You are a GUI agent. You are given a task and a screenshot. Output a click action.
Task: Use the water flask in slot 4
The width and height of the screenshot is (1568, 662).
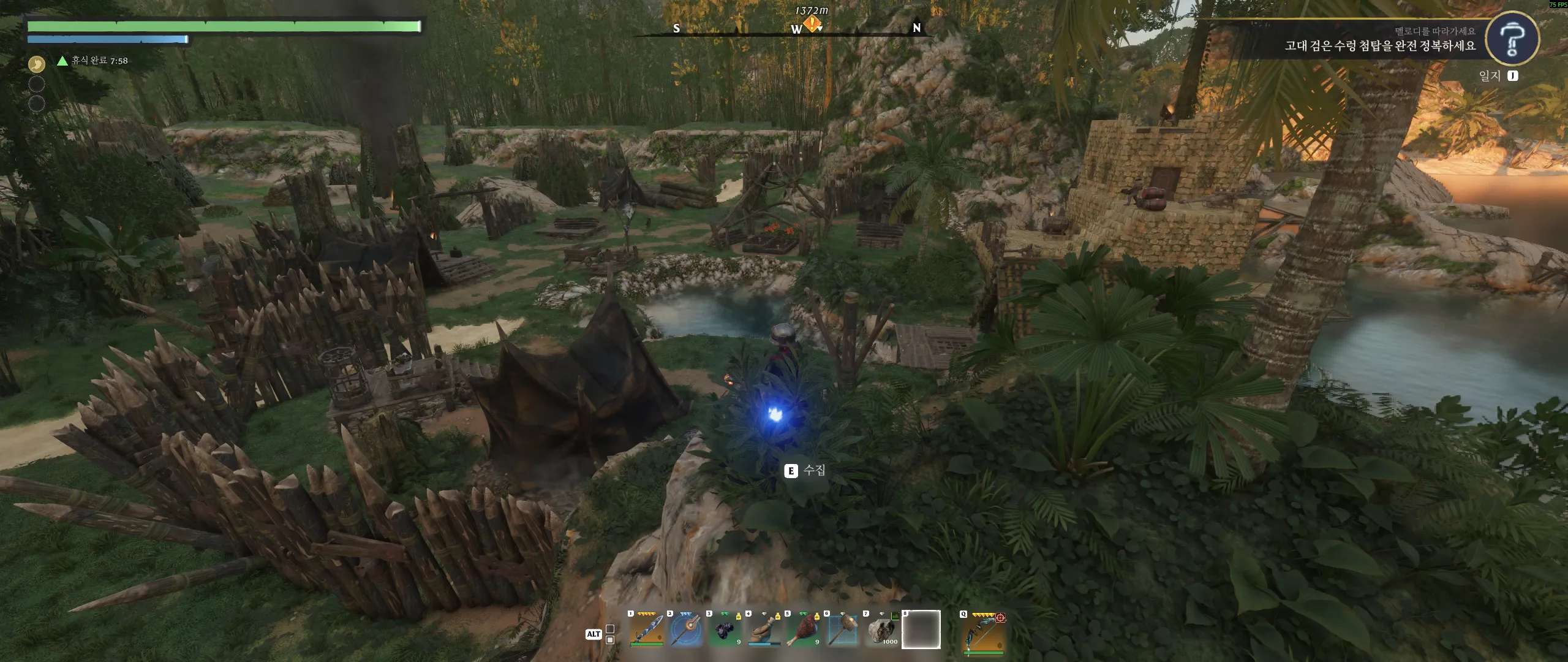click(764, 630)
